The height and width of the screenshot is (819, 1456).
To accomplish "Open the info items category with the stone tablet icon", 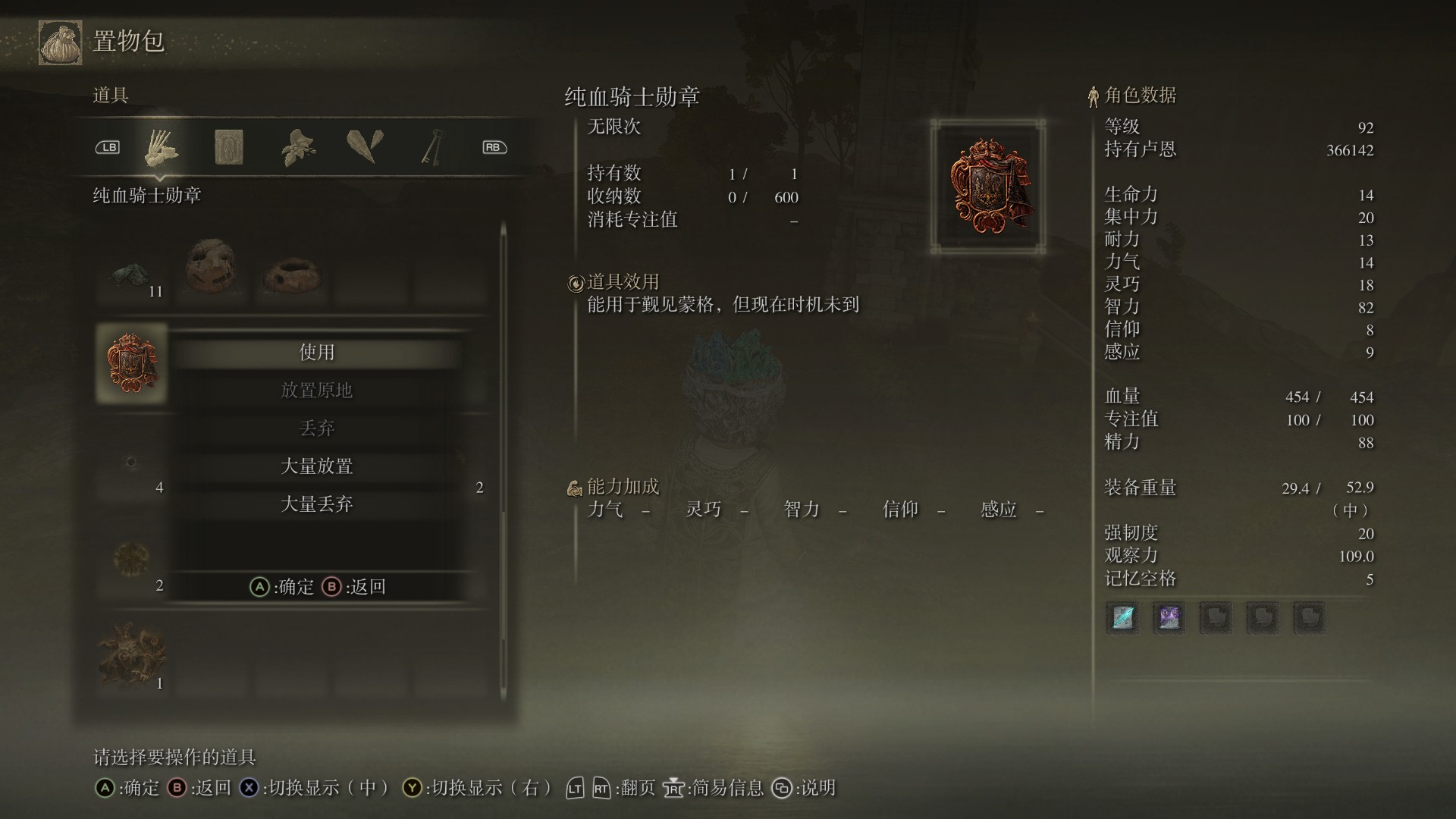I will (x=230, y=148).
